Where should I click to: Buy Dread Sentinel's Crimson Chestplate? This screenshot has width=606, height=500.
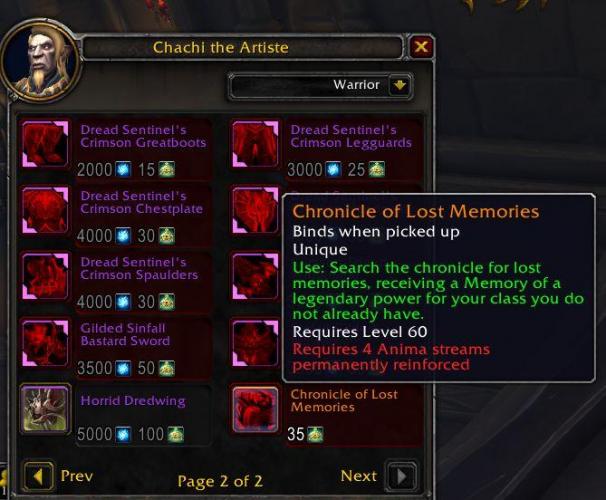(x=45, y=209)
